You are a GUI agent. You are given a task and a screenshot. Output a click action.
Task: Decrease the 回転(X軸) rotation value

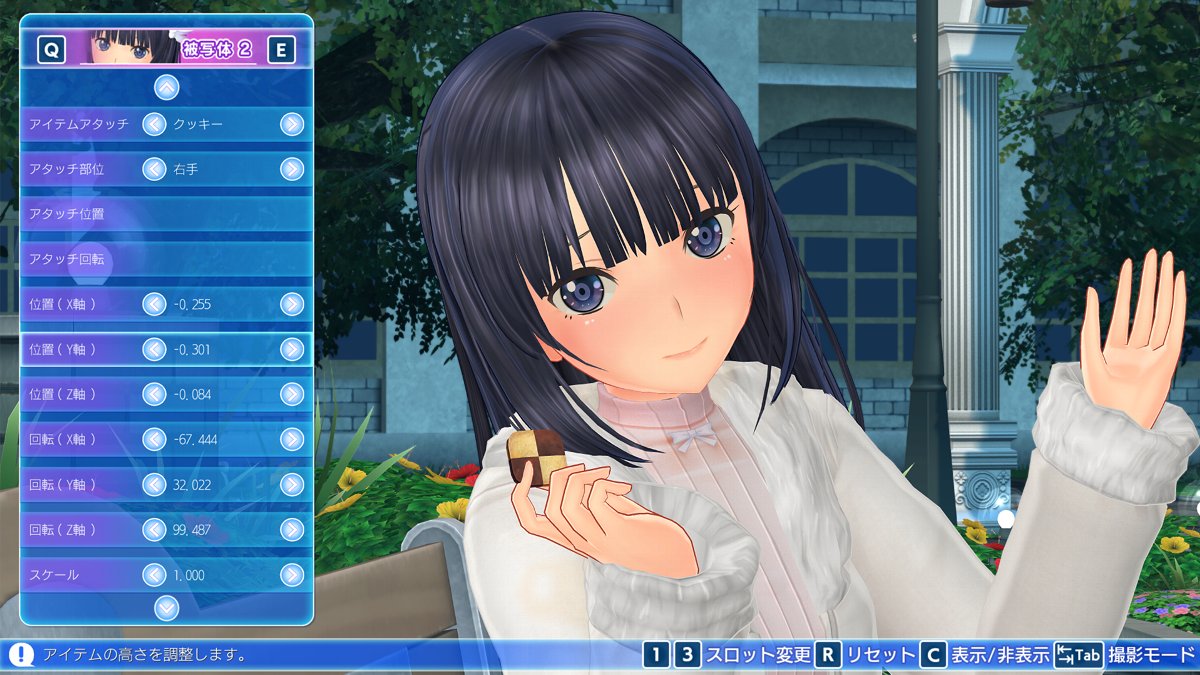[154, 439]
